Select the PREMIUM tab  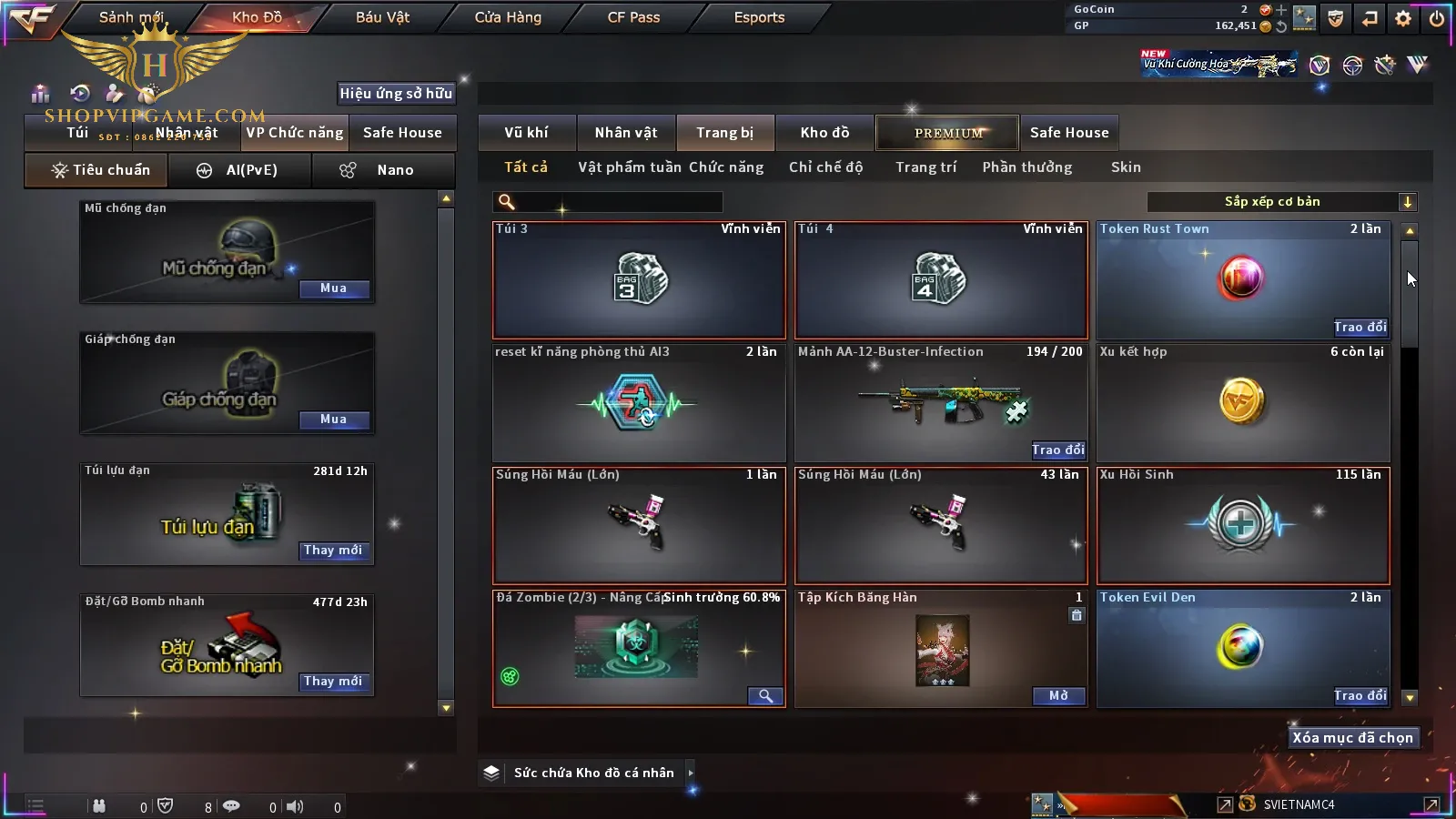947,133
